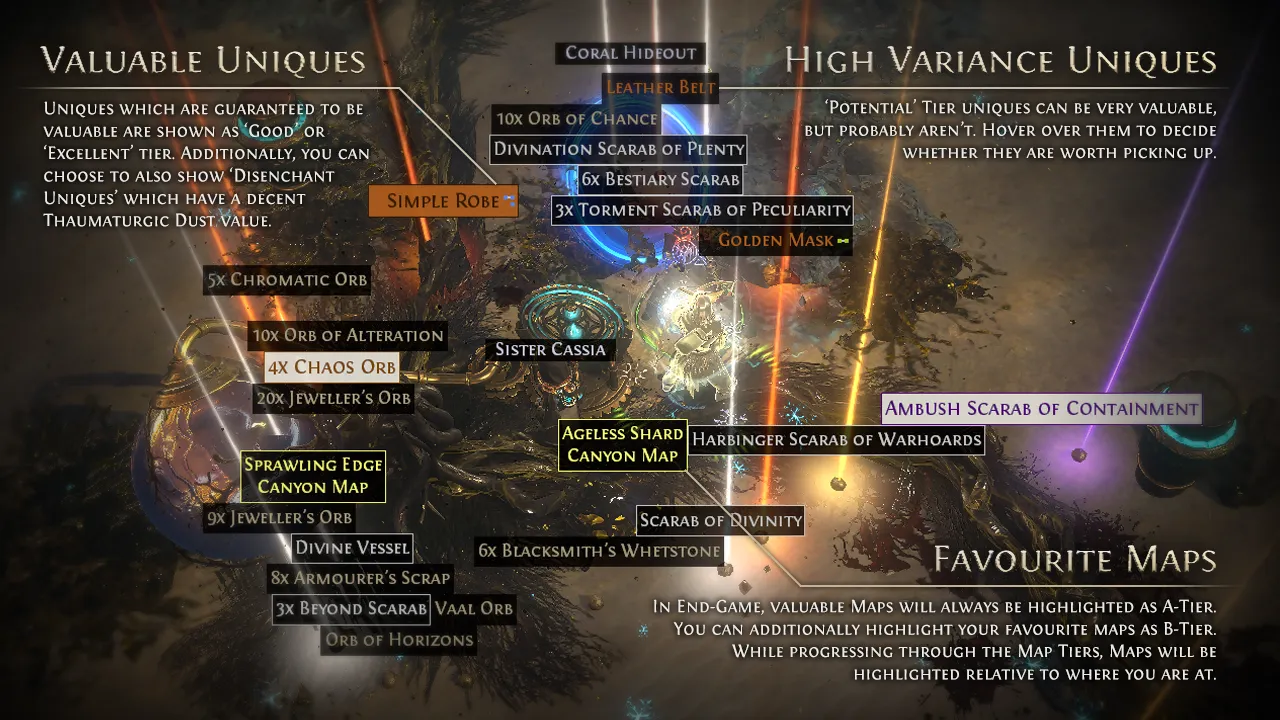1280x720 pixels.
Task: Select the Golden Mask loot label
Action: [776, 240]
